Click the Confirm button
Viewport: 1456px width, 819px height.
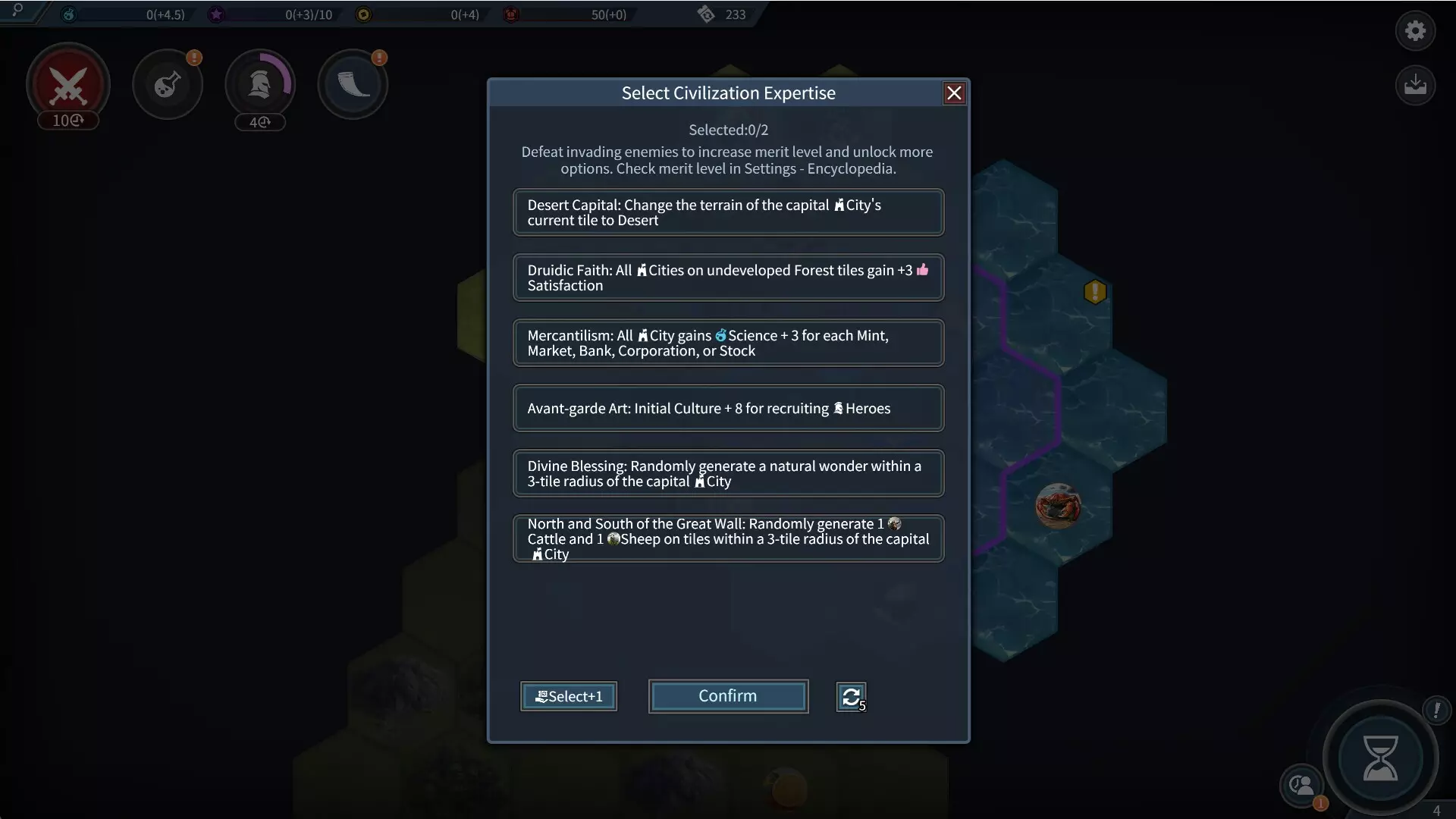[728, 696]
